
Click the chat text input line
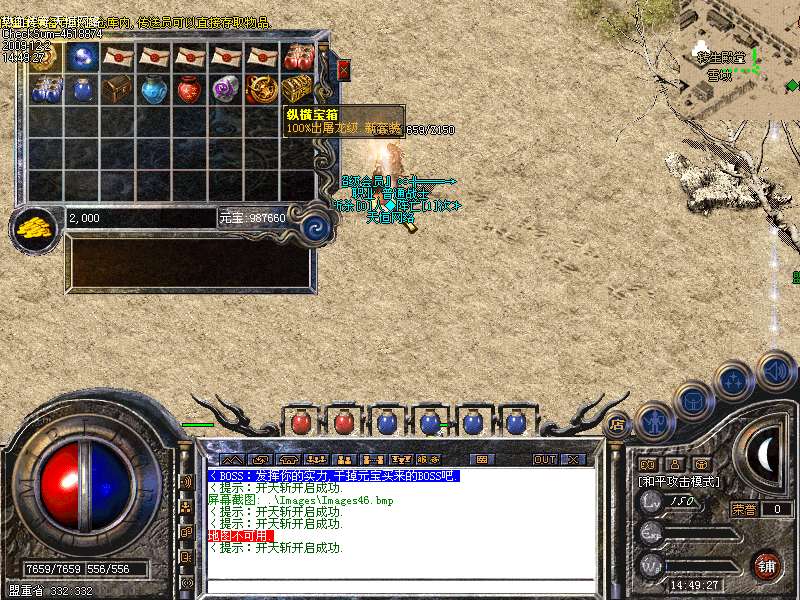[x=400, y=584]
